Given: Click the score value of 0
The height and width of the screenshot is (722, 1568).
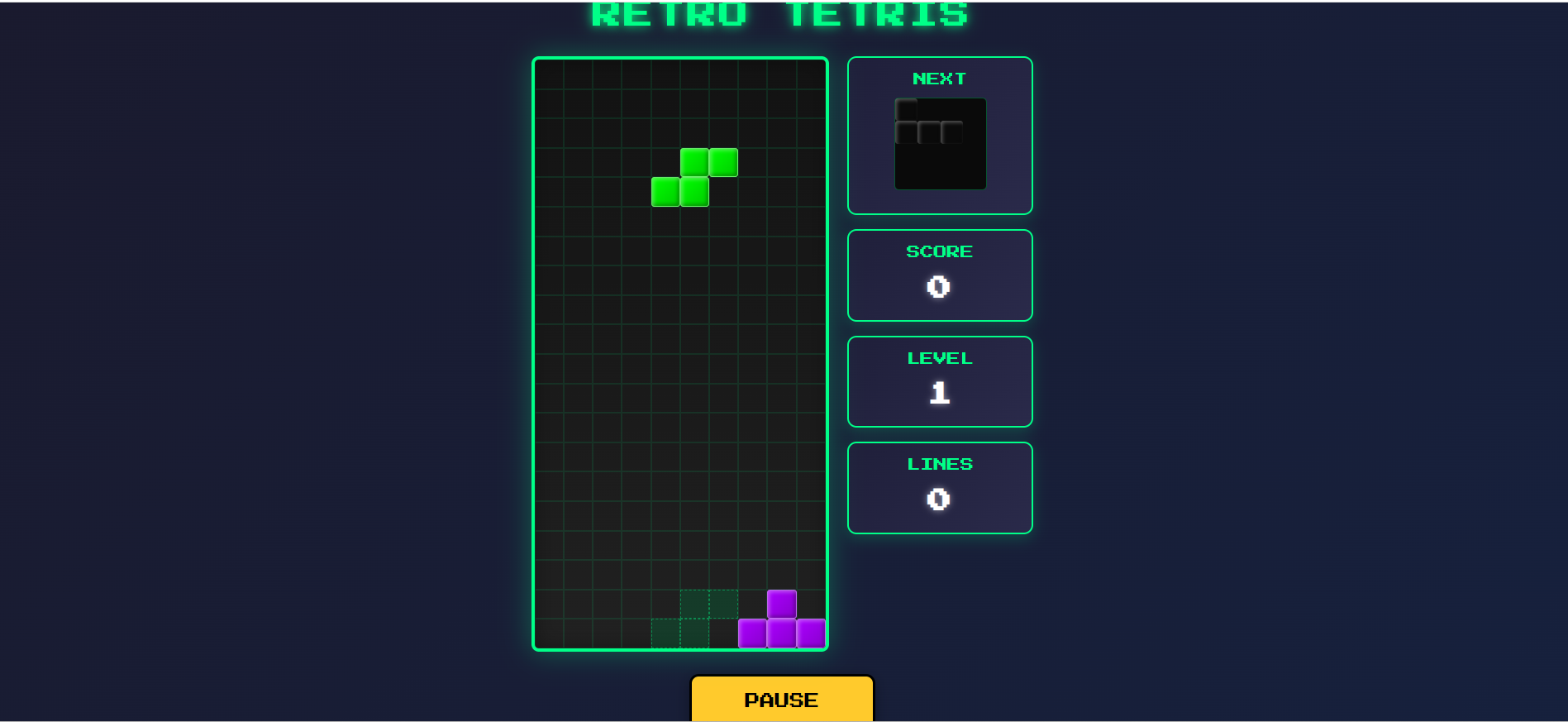Looking at the screenshot, I should (939, 286).
